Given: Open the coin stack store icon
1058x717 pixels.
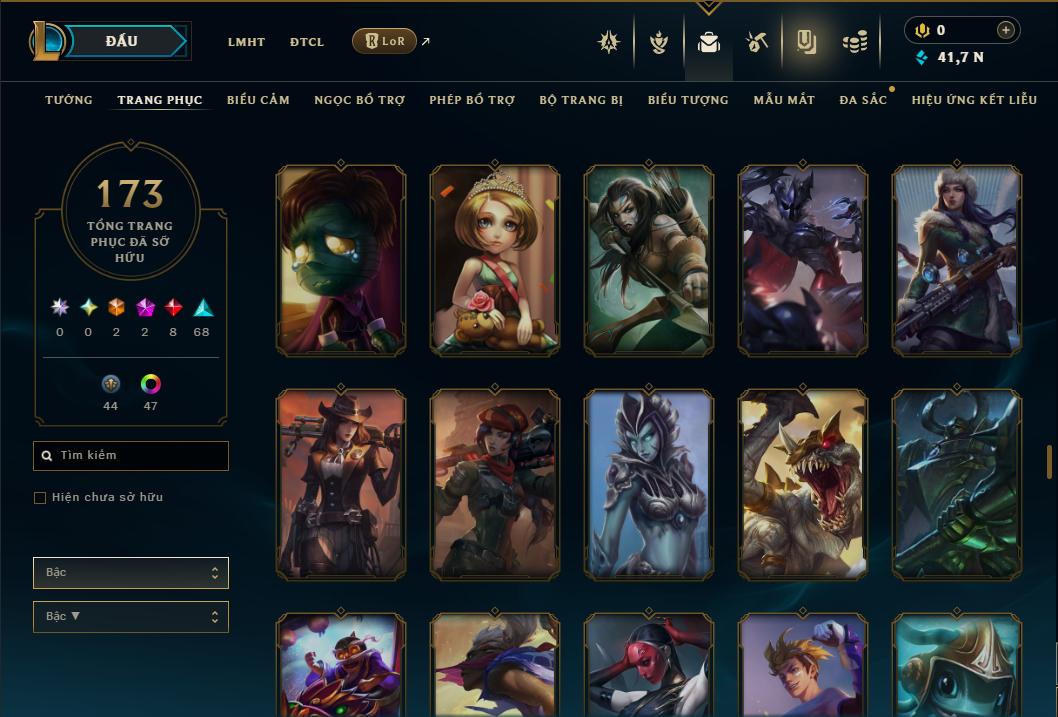Looking at the screenshot, I should pos(854,42).
